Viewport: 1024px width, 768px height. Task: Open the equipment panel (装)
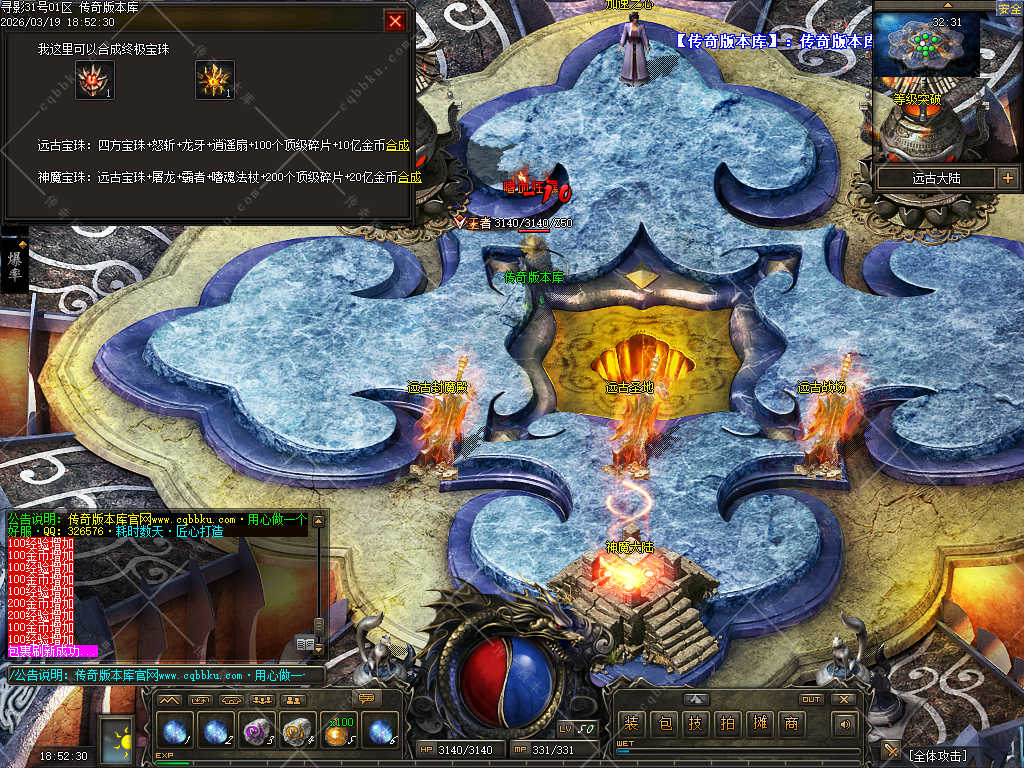click(x=631, y=724)
